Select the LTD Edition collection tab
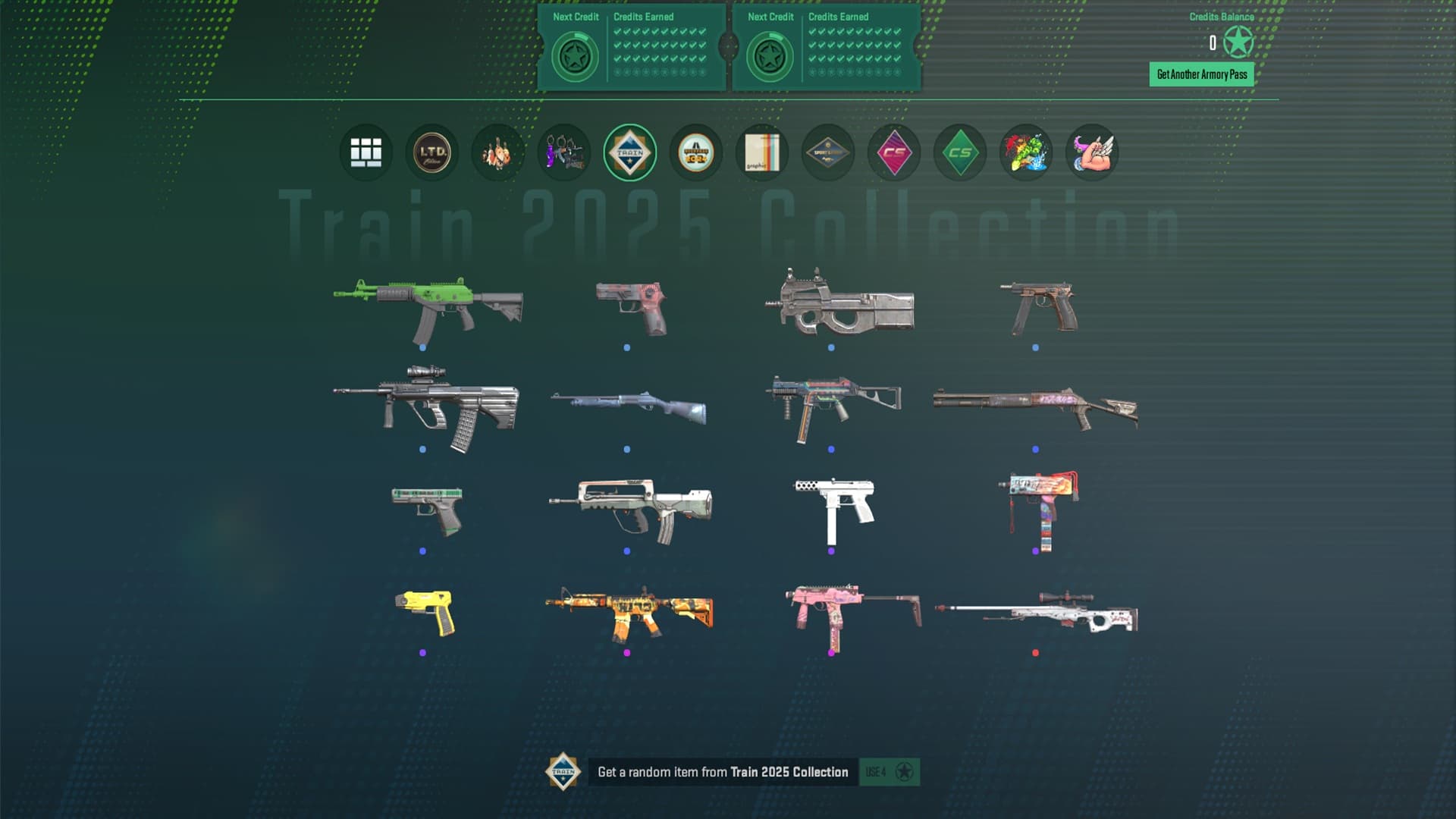The image size is (1456, 819). pyautogui.click(x=431, y=152)
